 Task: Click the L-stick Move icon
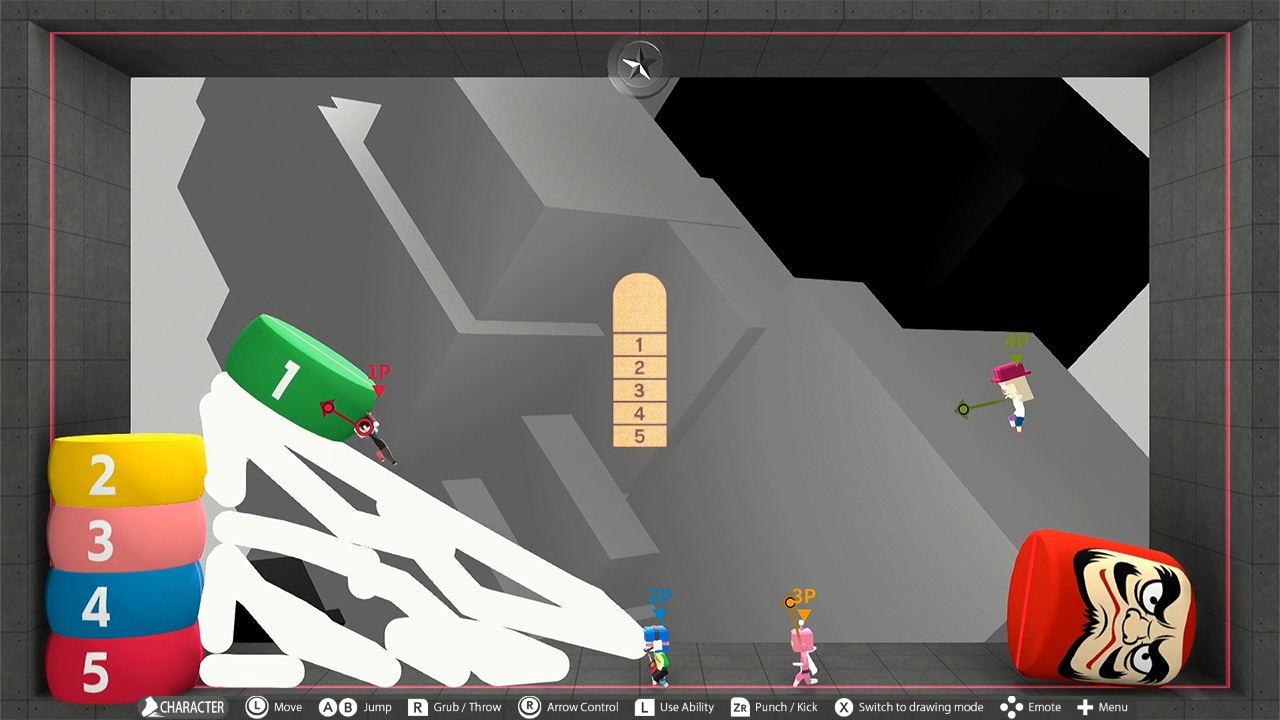[257, 707]
